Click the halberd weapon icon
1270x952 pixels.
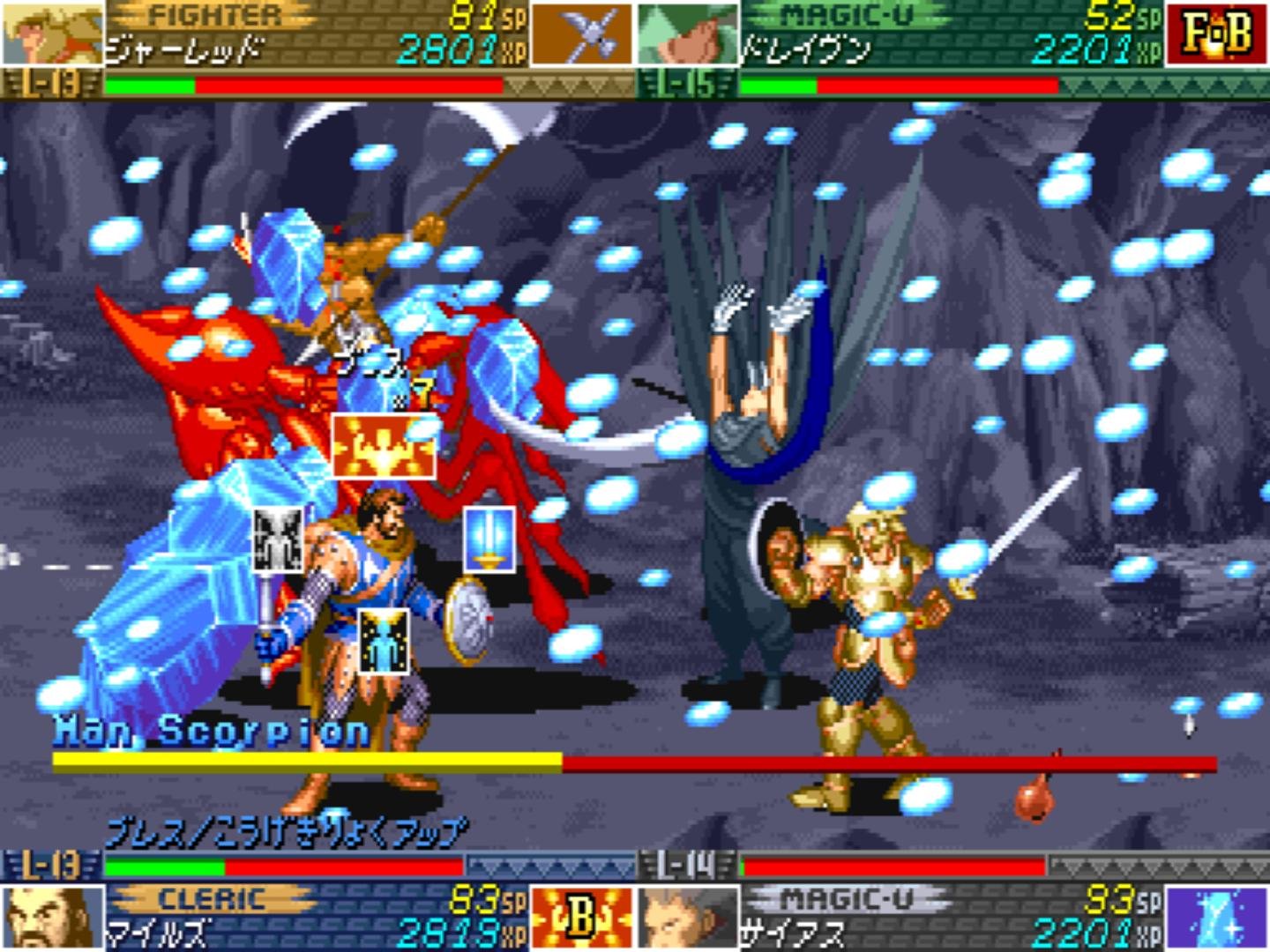pyautogui.click(x=580, y=33)
